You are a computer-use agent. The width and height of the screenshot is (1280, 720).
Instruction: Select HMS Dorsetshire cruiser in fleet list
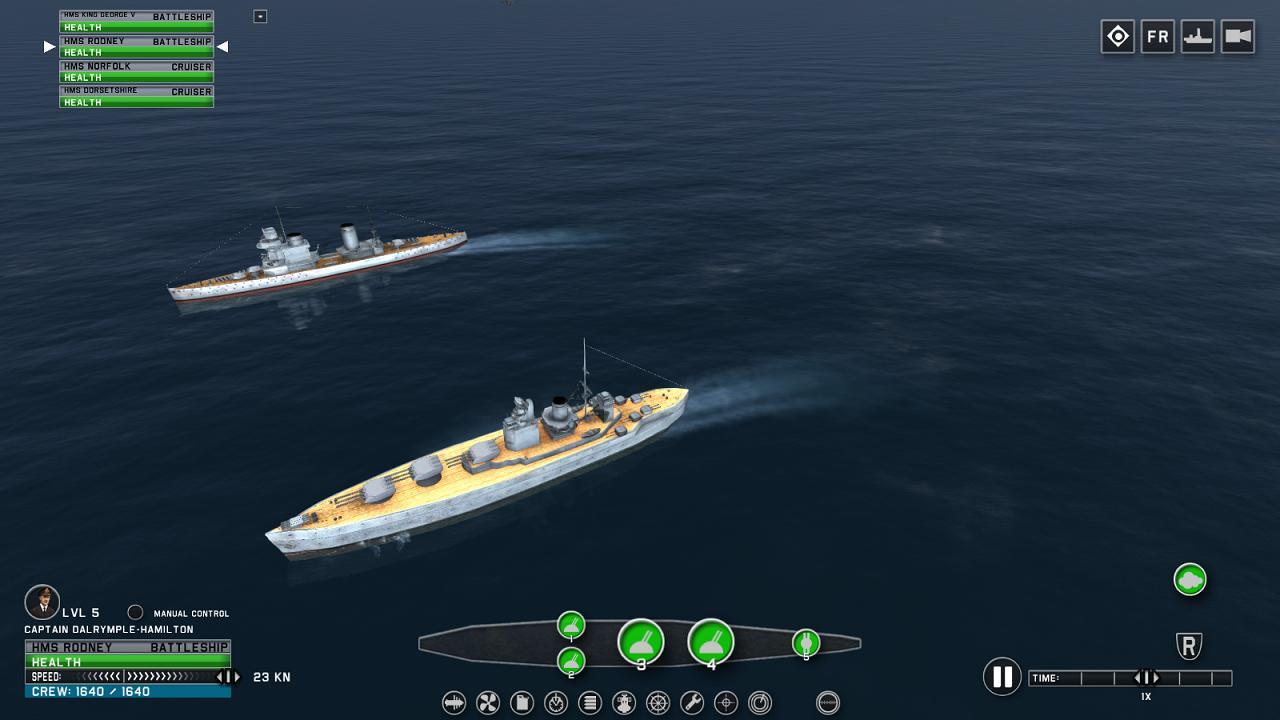tap(136, 96)
